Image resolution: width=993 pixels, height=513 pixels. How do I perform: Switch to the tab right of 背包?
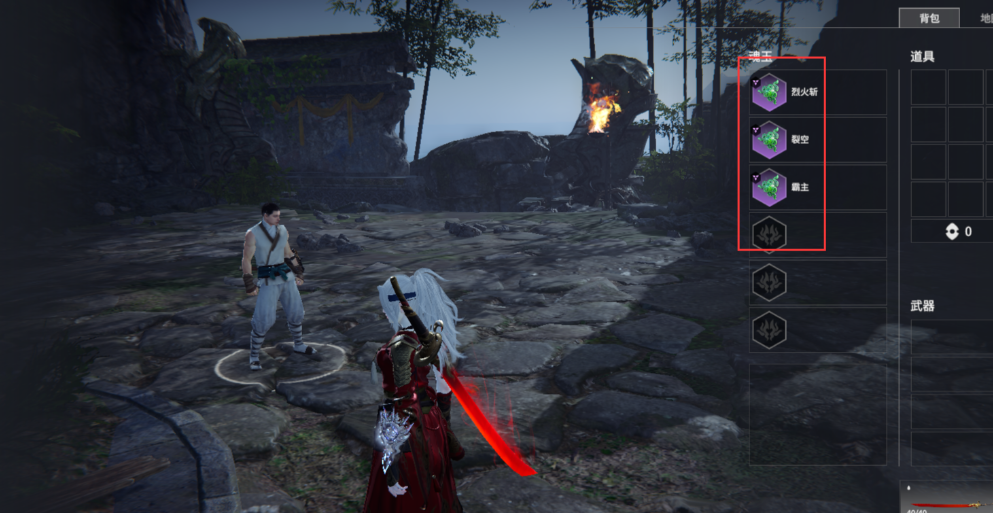click(978, 18)
